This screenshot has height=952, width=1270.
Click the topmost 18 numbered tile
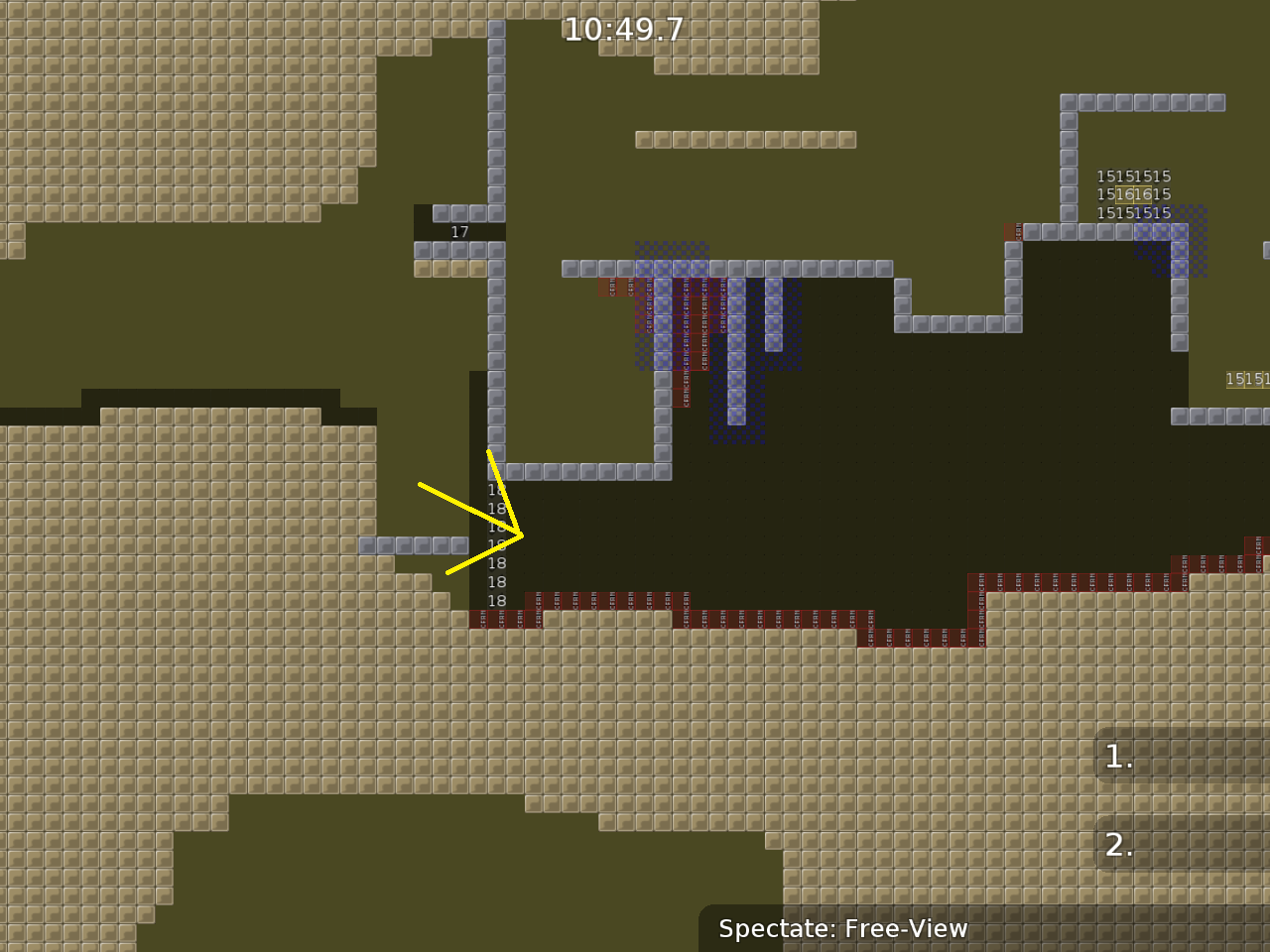(497, 490)
